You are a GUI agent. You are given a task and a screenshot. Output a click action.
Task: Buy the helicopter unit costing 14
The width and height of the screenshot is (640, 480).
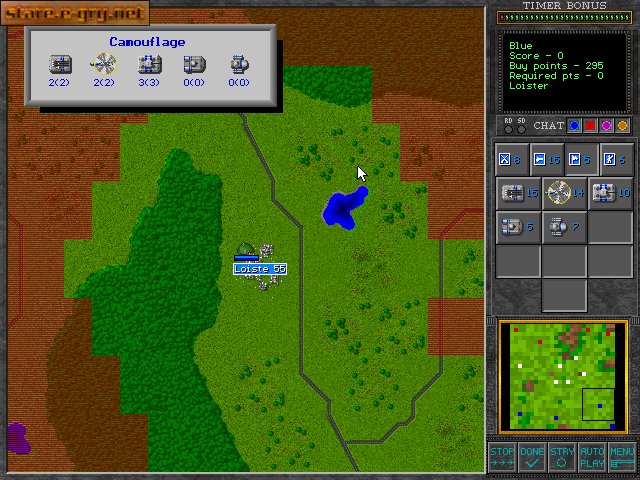tap(564, 192)
